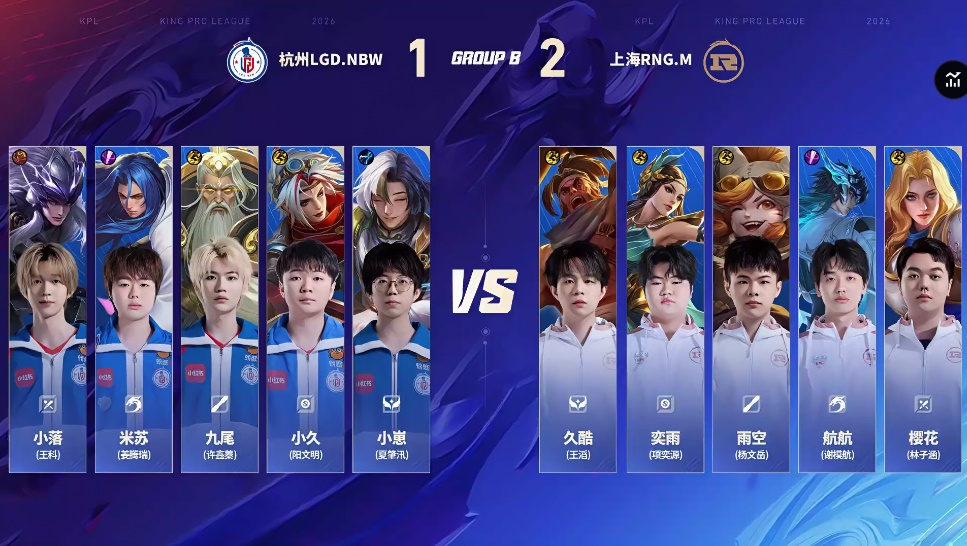Select player card 航航
The height and width of the screenshot is (546, 967).
(837, 309)
